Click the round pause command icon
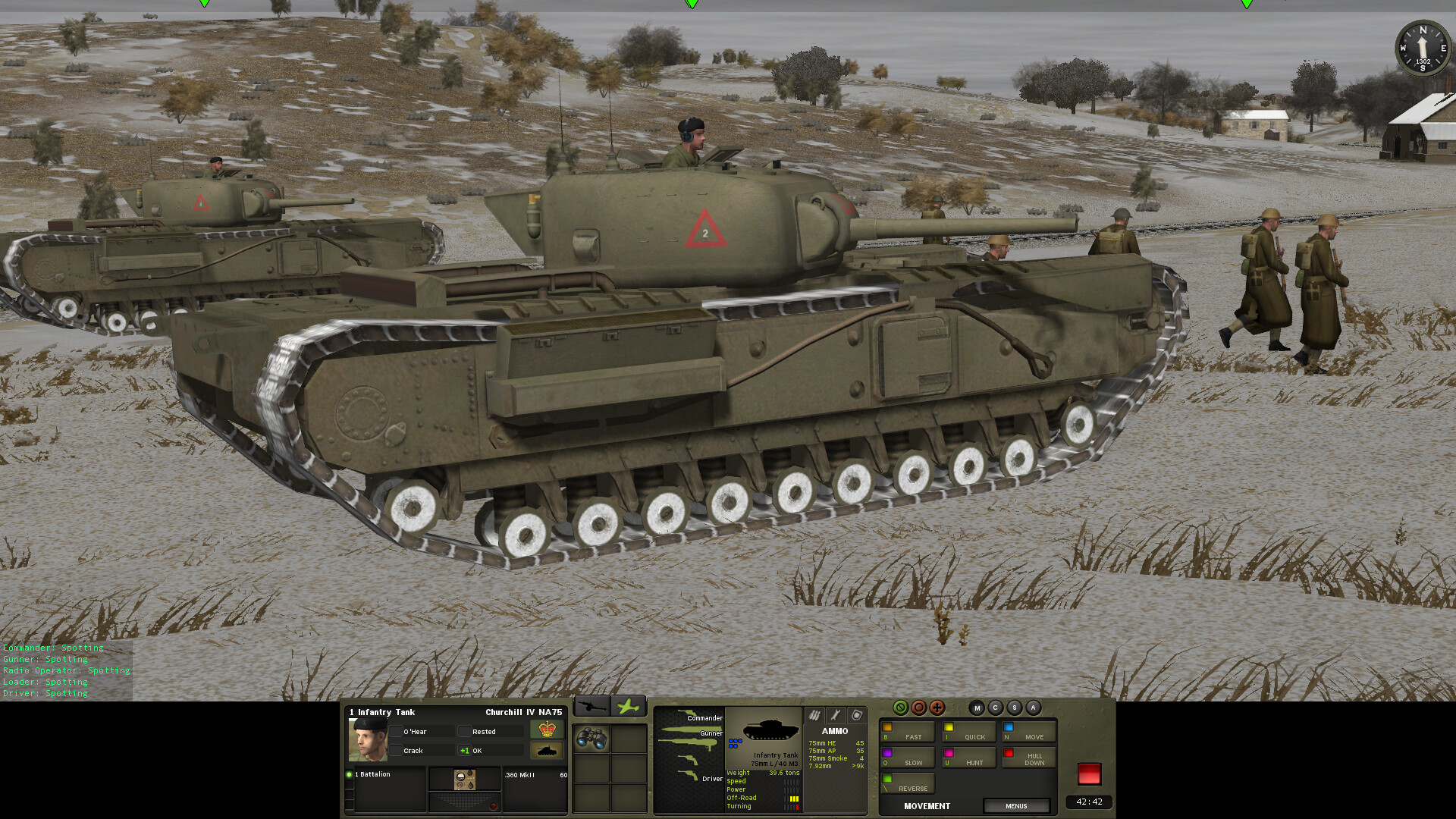 pos(919,707)
